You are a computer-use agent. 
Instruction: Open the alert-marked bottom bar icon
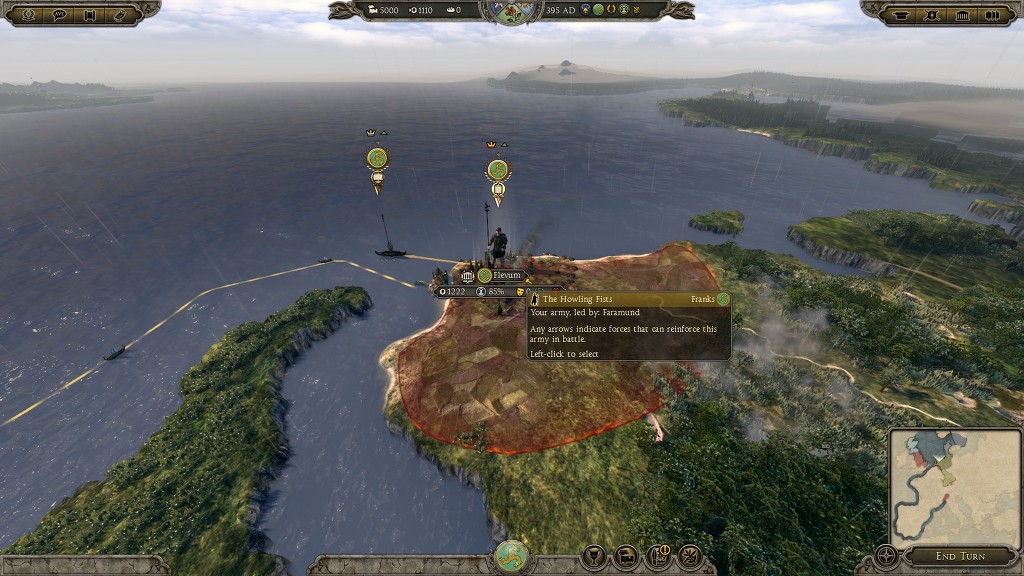pos(658,555)
